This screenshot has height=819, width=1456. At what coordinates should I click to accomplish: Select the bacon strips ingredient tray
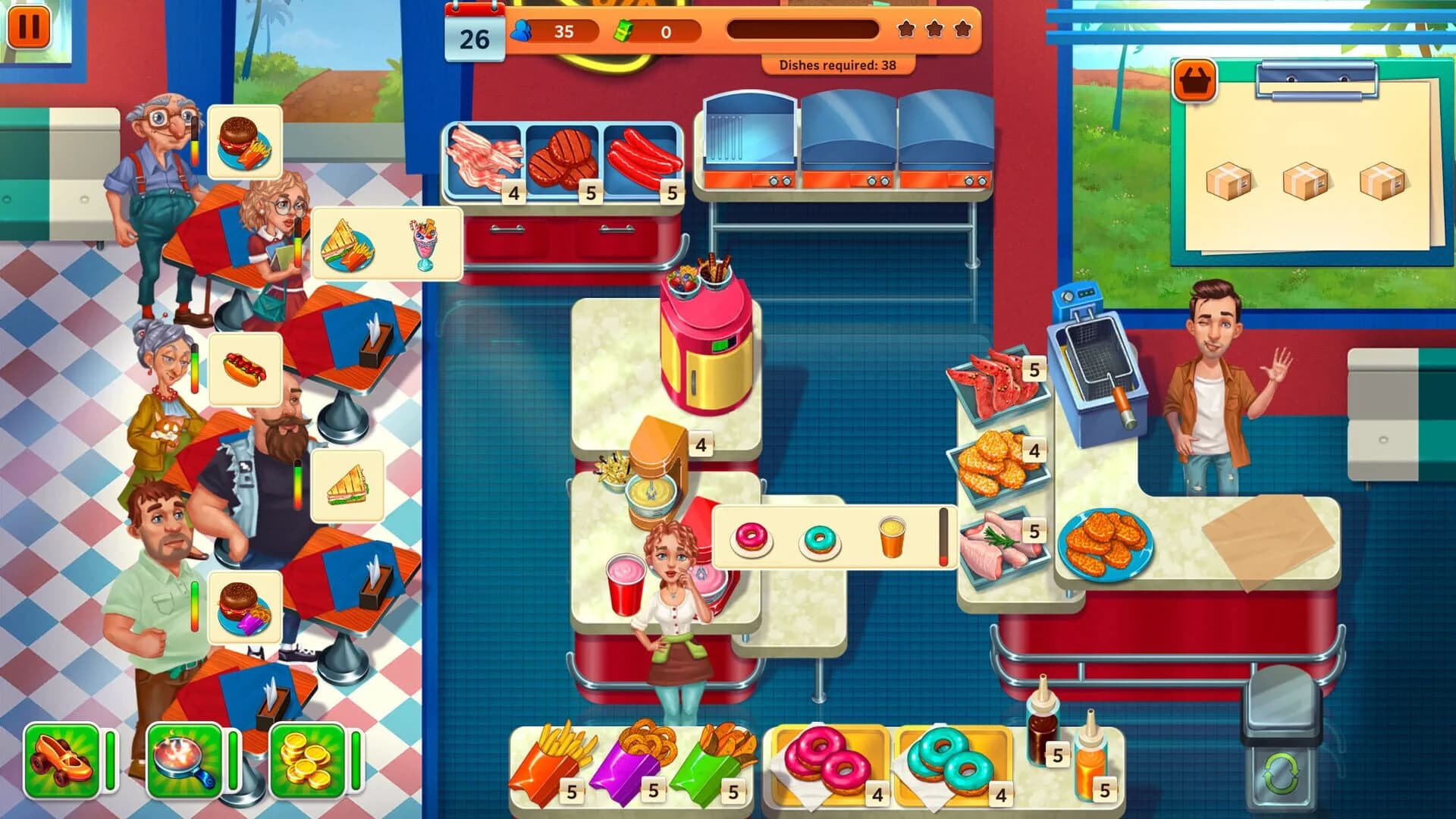pyautogui.click(x=482, y=155)
